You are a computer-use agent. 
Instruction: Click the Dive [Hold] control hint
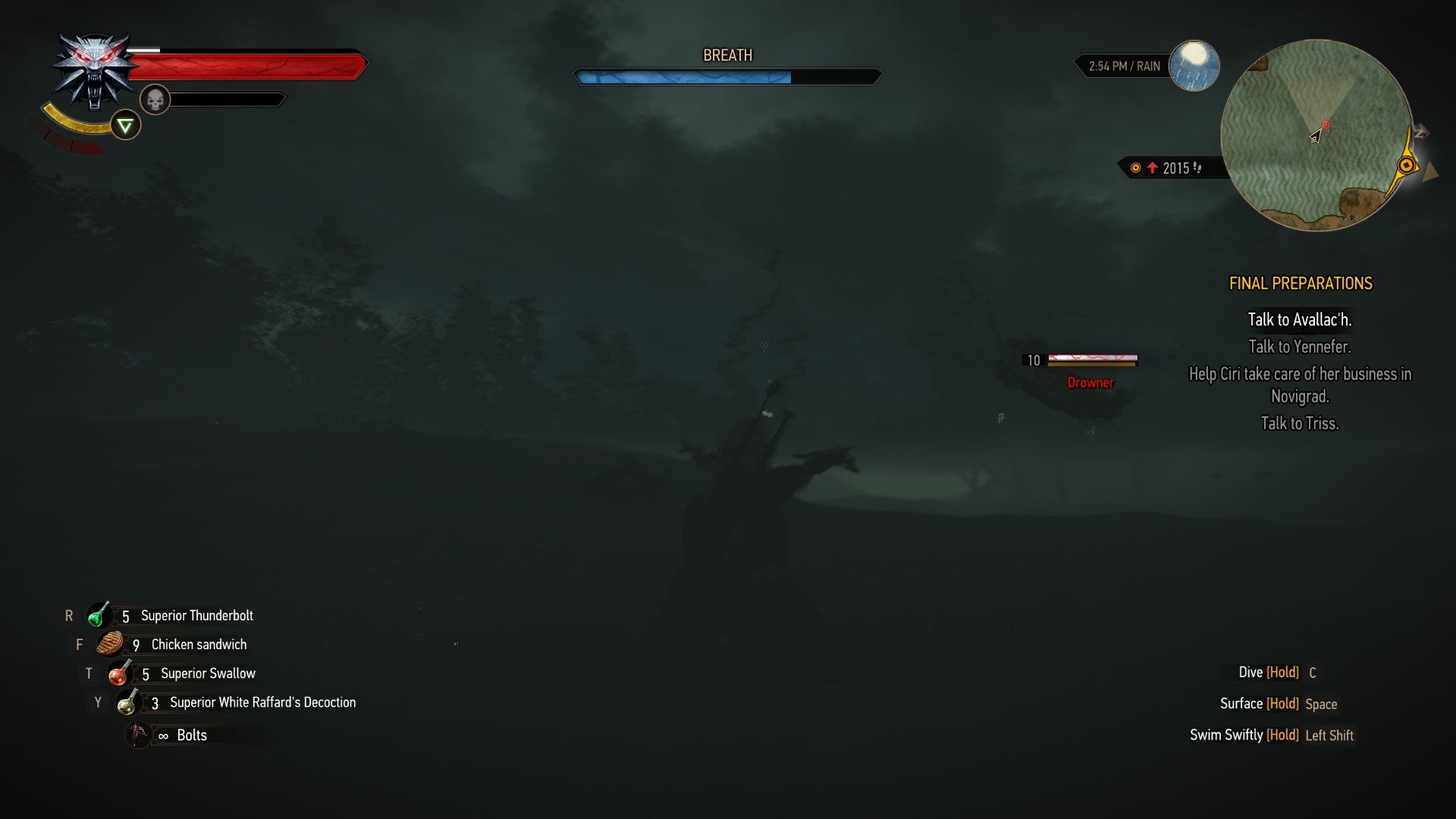click(1276, 672)
